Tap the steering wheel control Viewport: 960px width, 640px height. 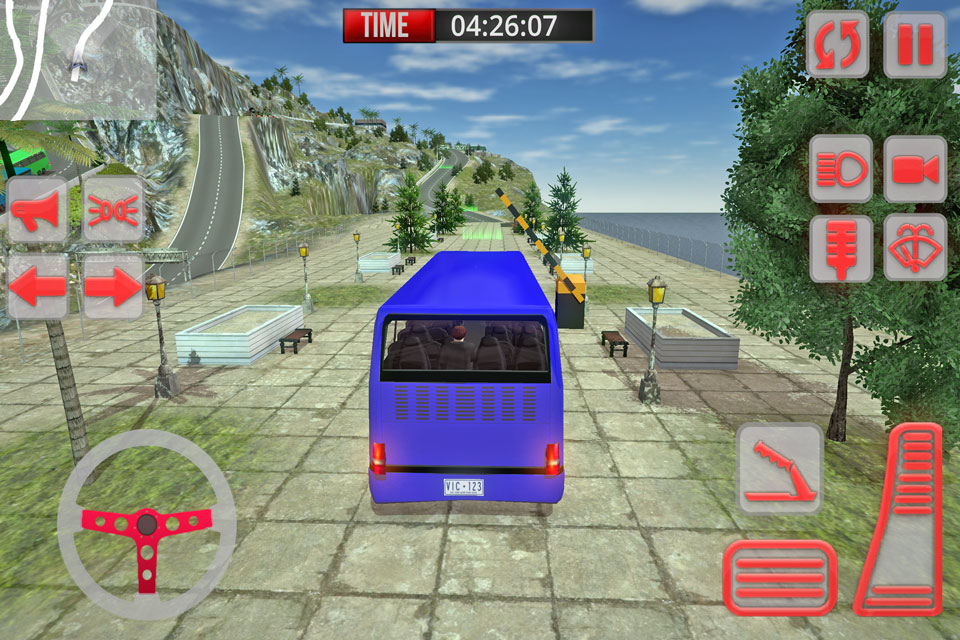tap(146, 524)
